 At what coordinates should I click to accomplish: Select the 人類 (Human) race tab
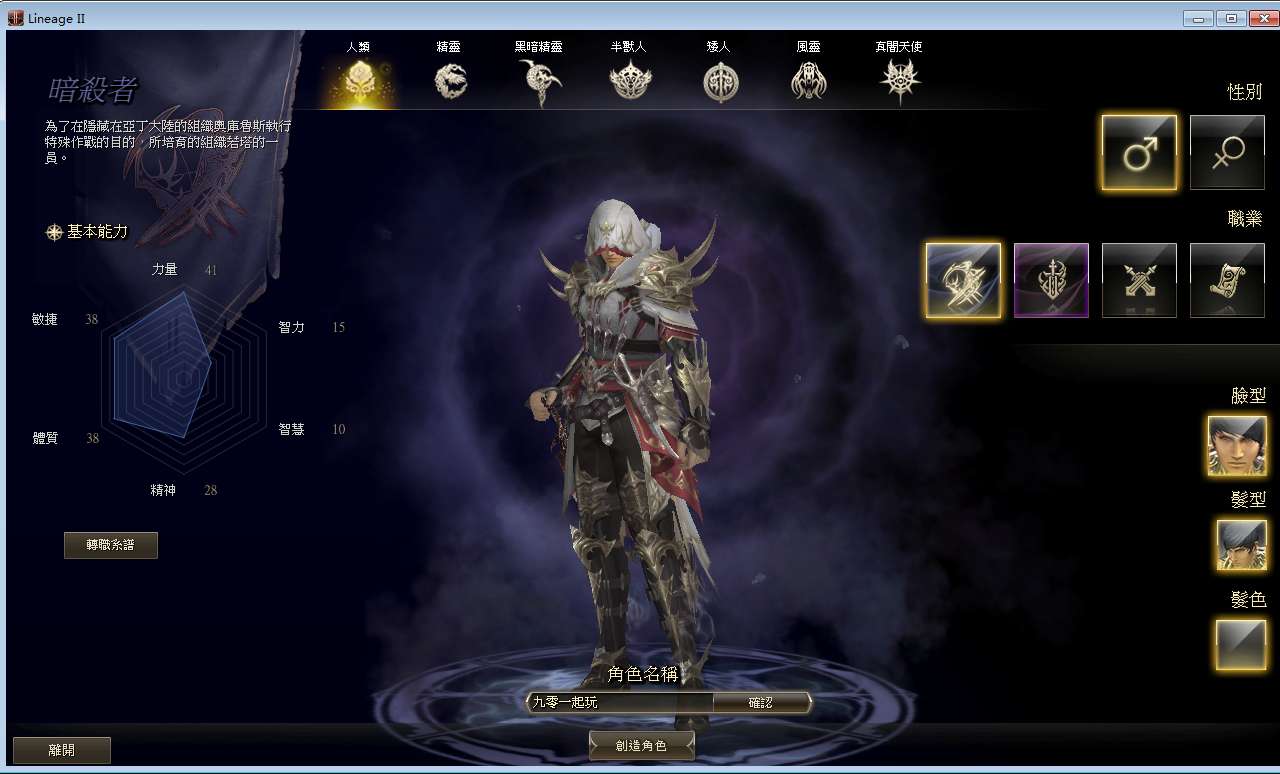point(357,79)
